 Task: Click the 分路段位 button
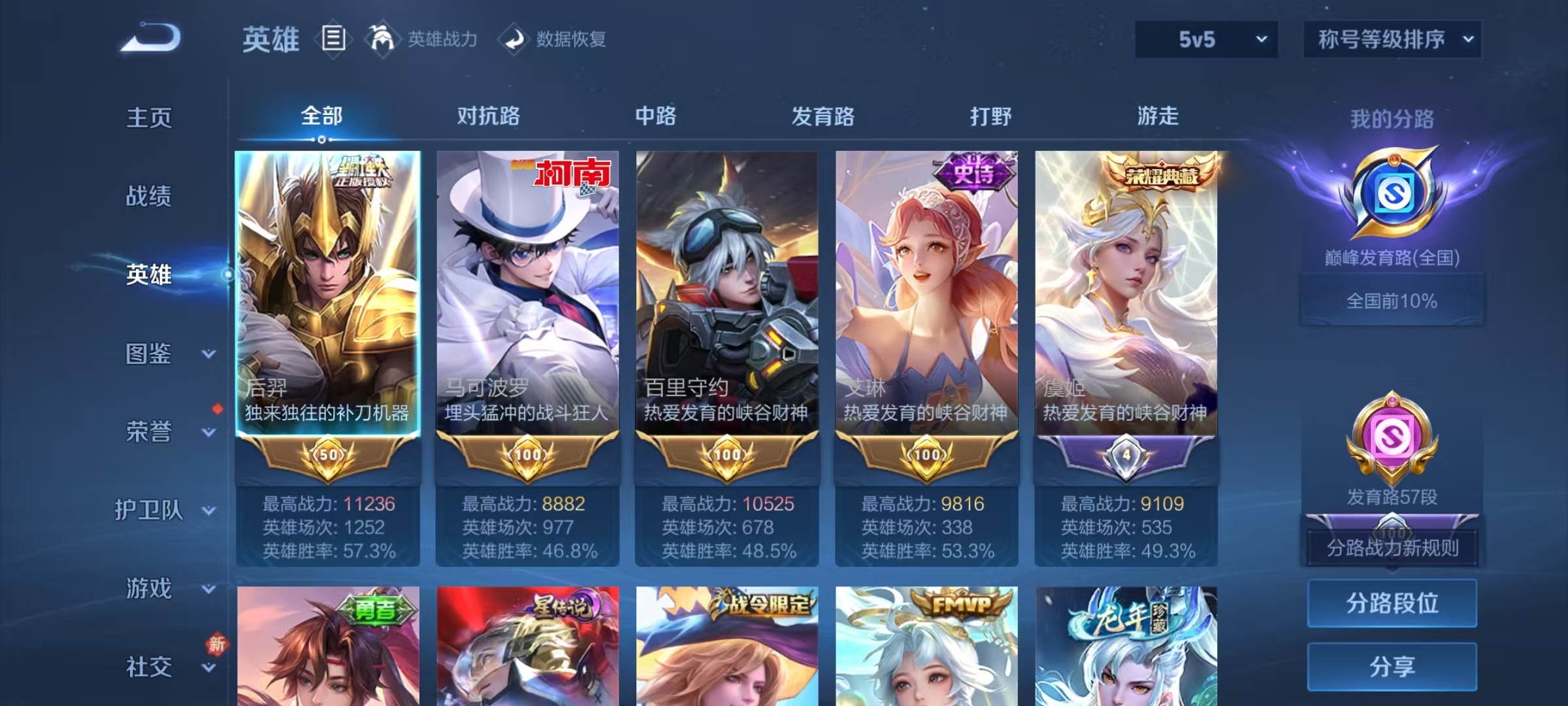click(1392, 603)
